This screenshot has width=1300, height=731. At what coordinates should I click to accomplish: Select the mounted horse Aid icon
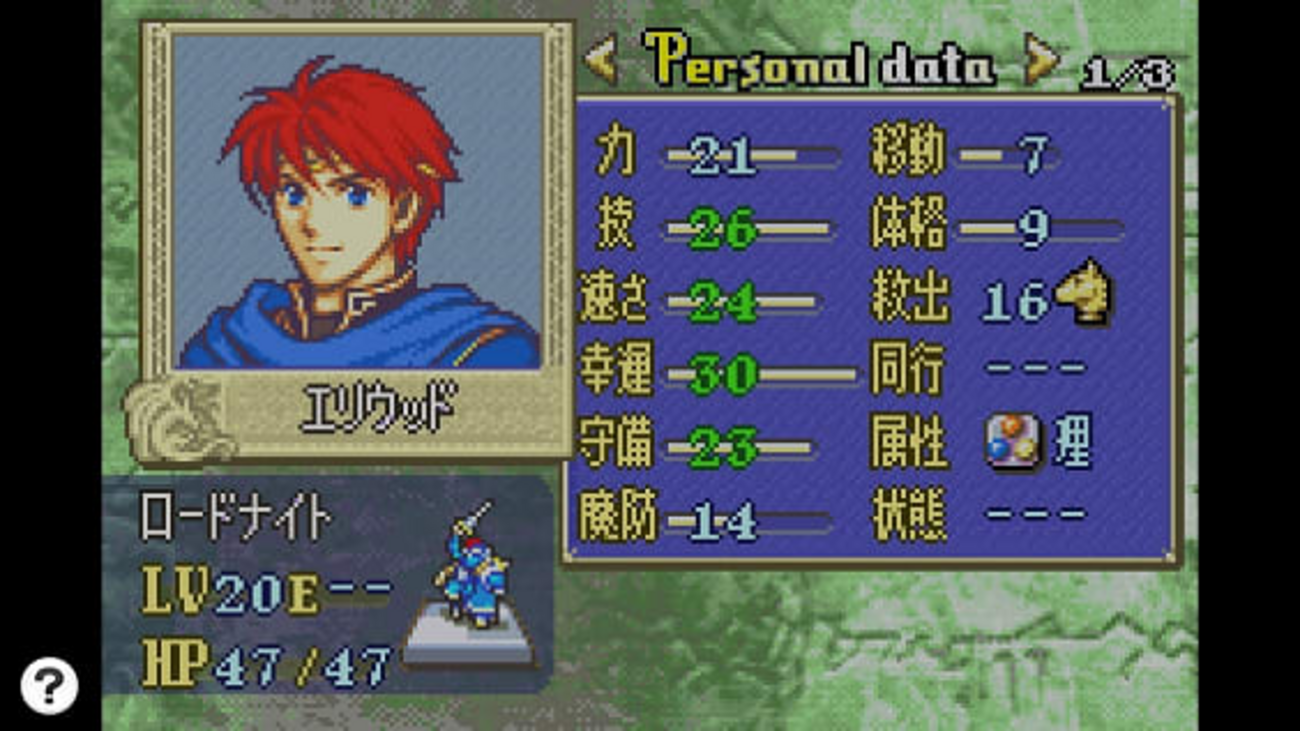[1084, 294]
